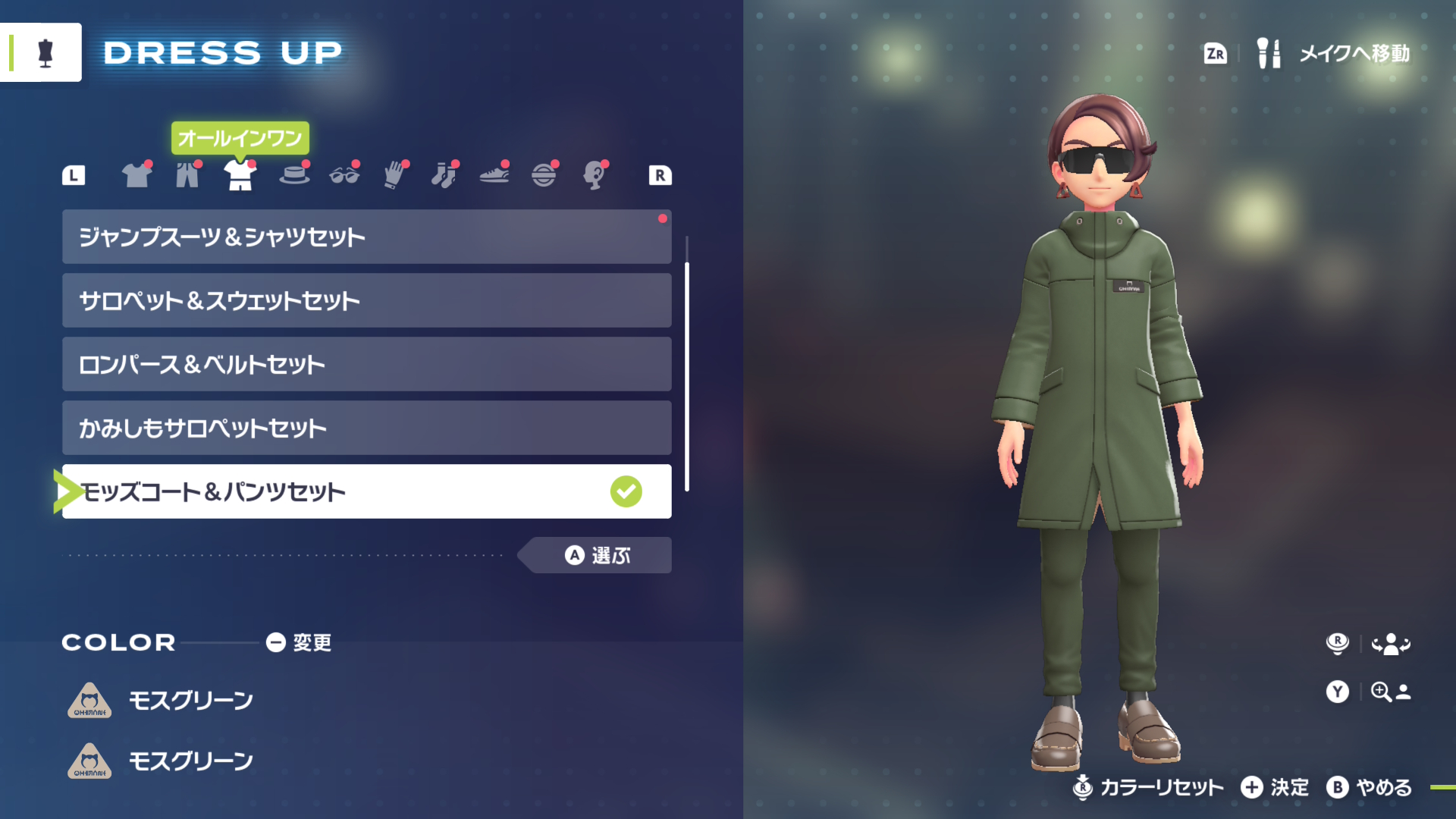Choose the second モスグリーン color entry
Screen dimensions: 1456x819
pos(190,761)
